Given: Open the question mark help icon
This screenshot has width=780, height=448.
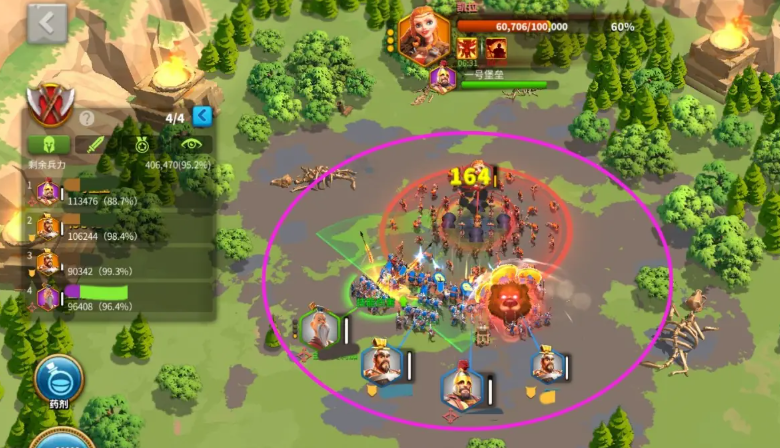Looking at the screenshot, I should 87,118.
